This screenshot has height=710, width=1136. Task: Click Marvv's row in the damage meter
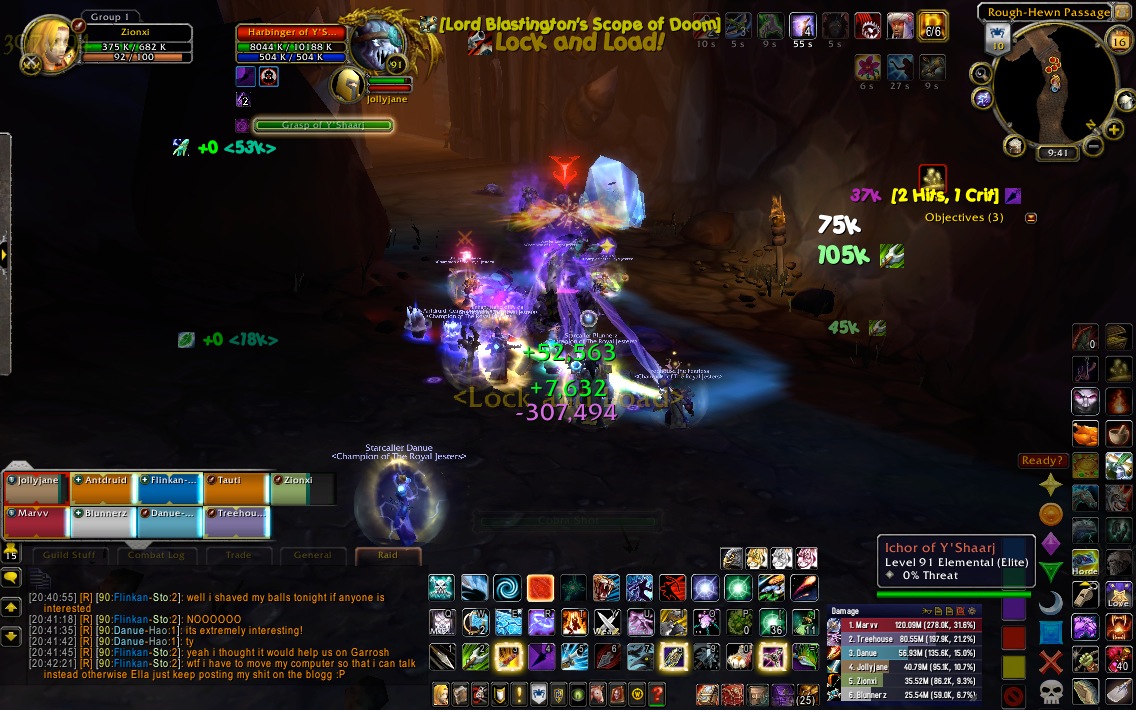(903, 625)
